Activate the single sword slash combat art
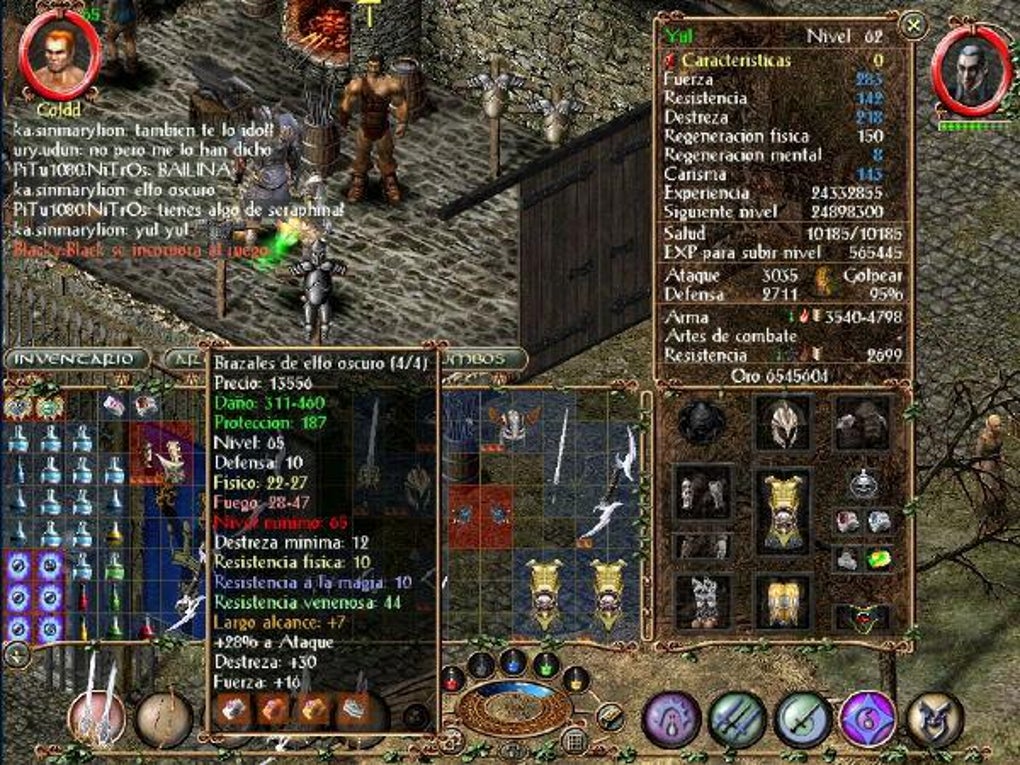Image resolution: width=1020 pixels, height=765 pixels. 802,718
